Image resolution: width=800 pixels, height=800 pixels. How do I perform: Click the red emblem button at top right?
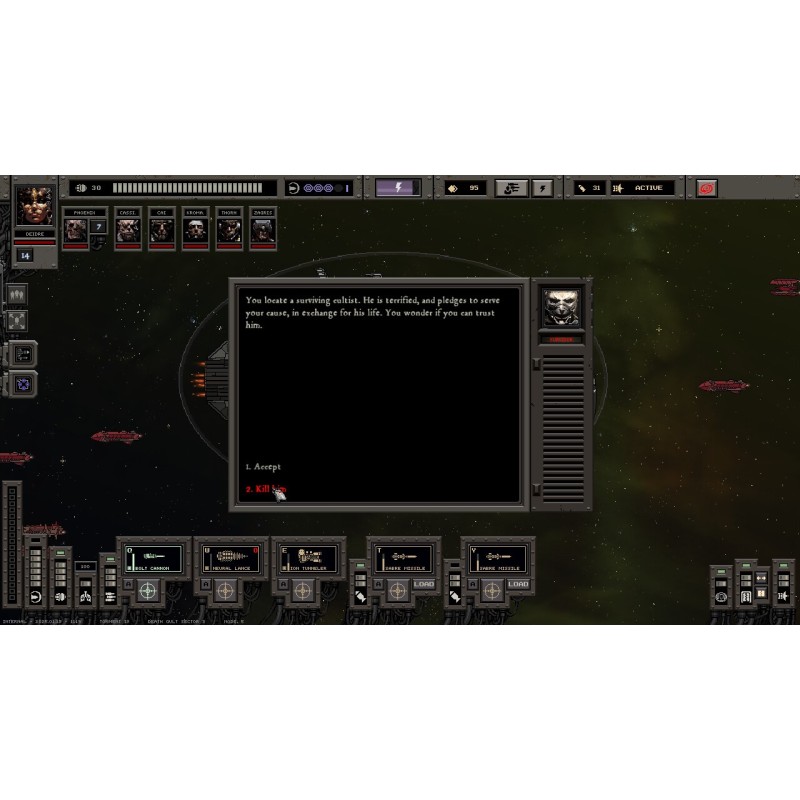tap(707, 188)
